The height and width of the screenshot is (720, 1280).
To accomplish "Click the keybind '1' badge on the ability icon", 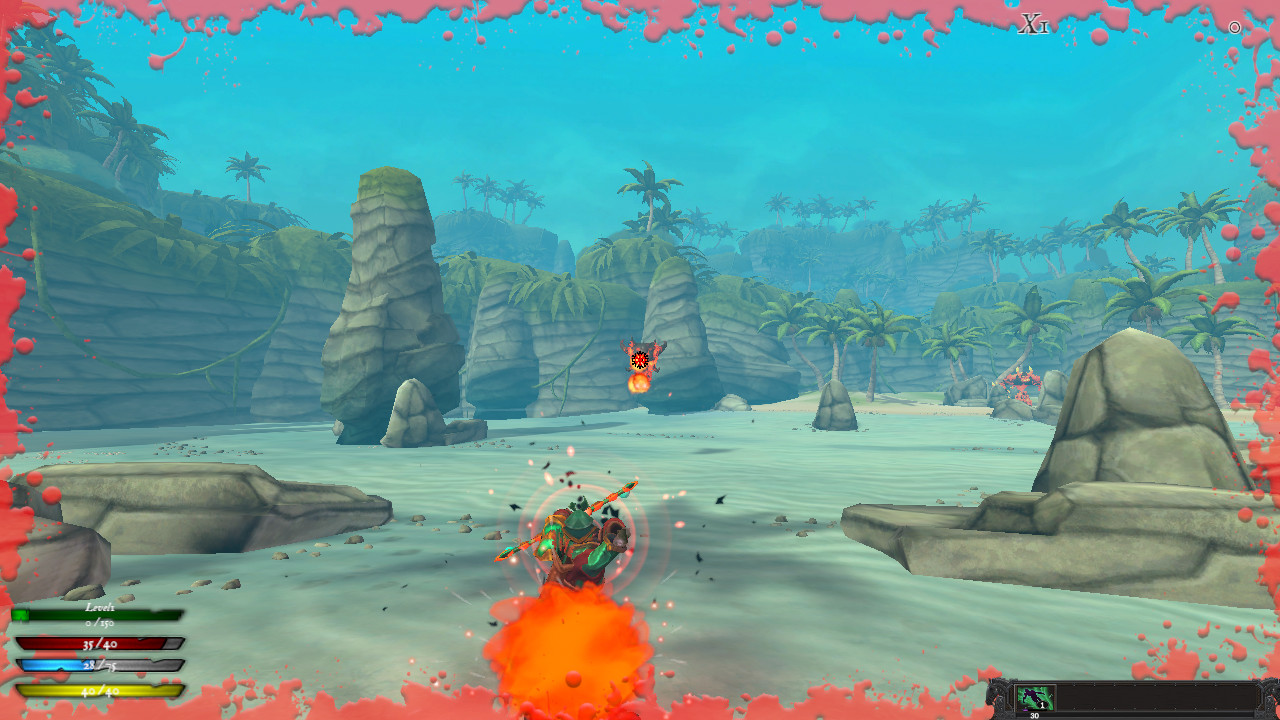I will point(1042,705).
